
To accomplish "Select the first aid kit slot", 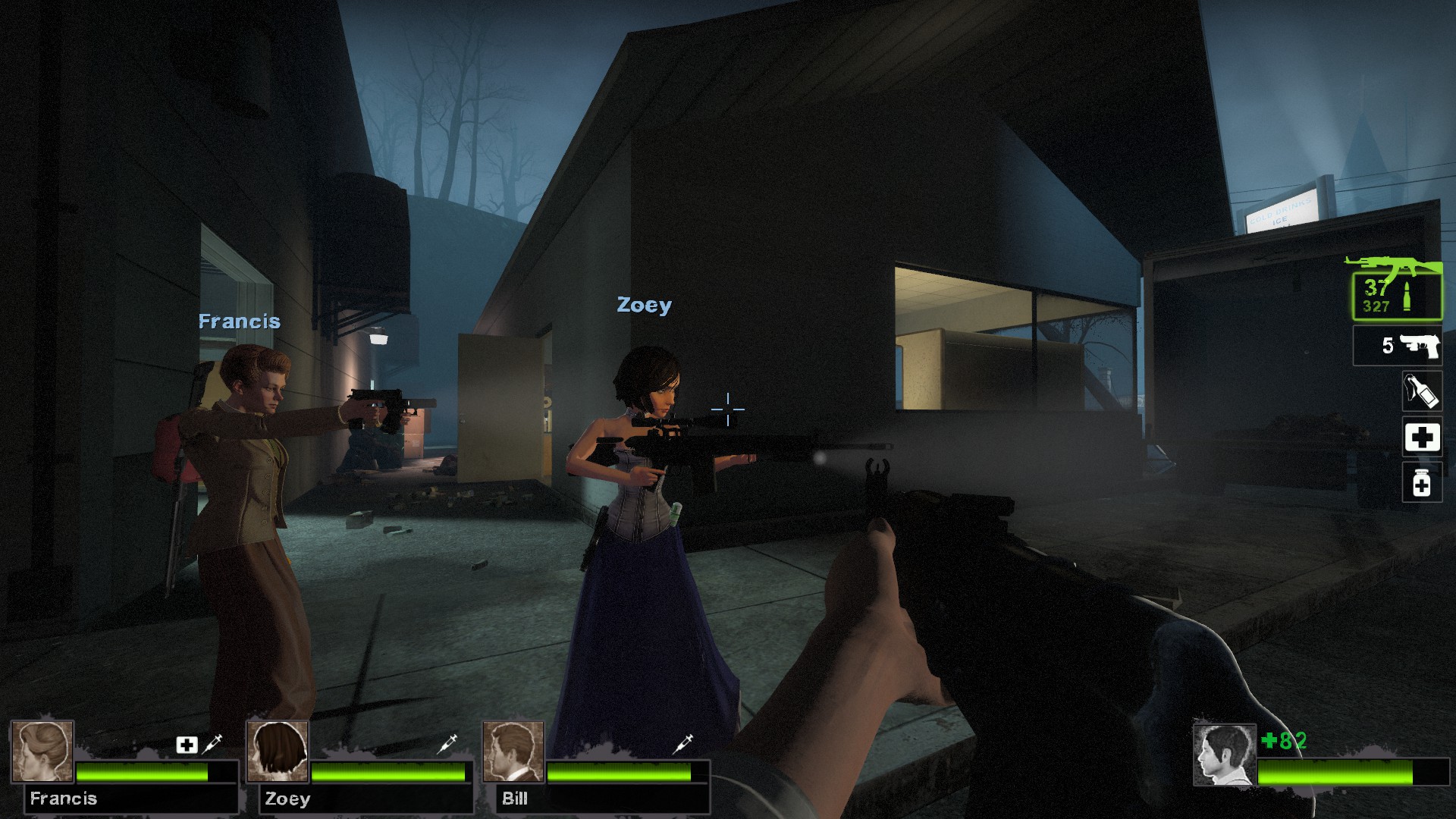I will pyautogui.click(x=1421, y=437).
